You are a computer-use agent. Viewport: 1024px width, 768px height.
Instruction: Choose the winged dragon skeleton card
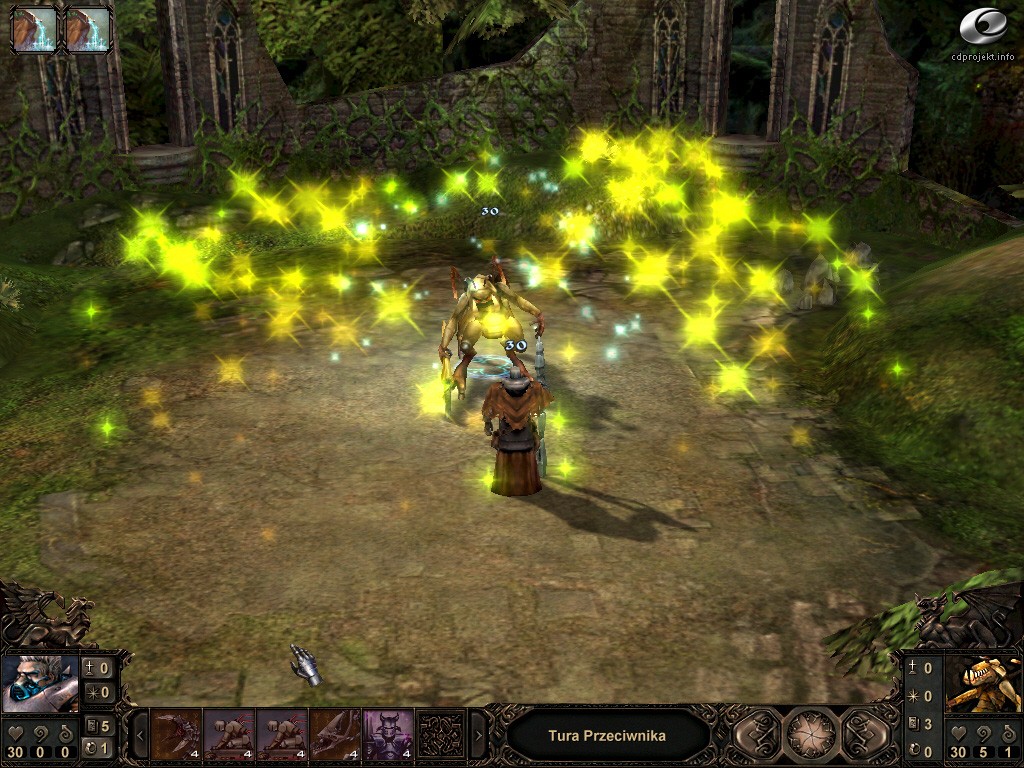coord(335,735)
